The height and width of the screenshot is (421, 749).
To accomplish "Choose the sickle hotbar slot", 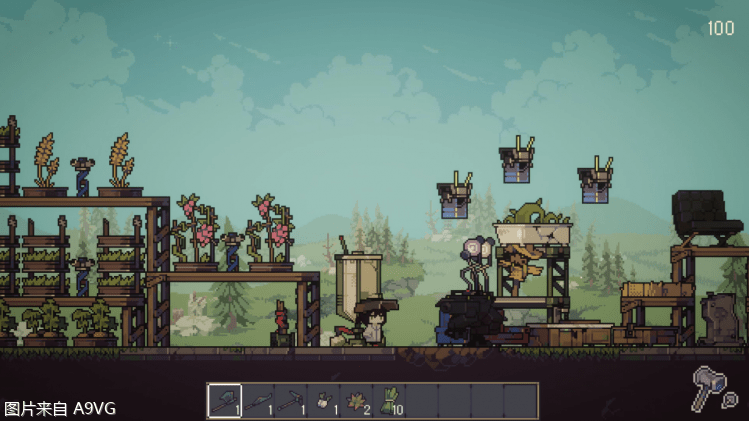I will [257, 401].
